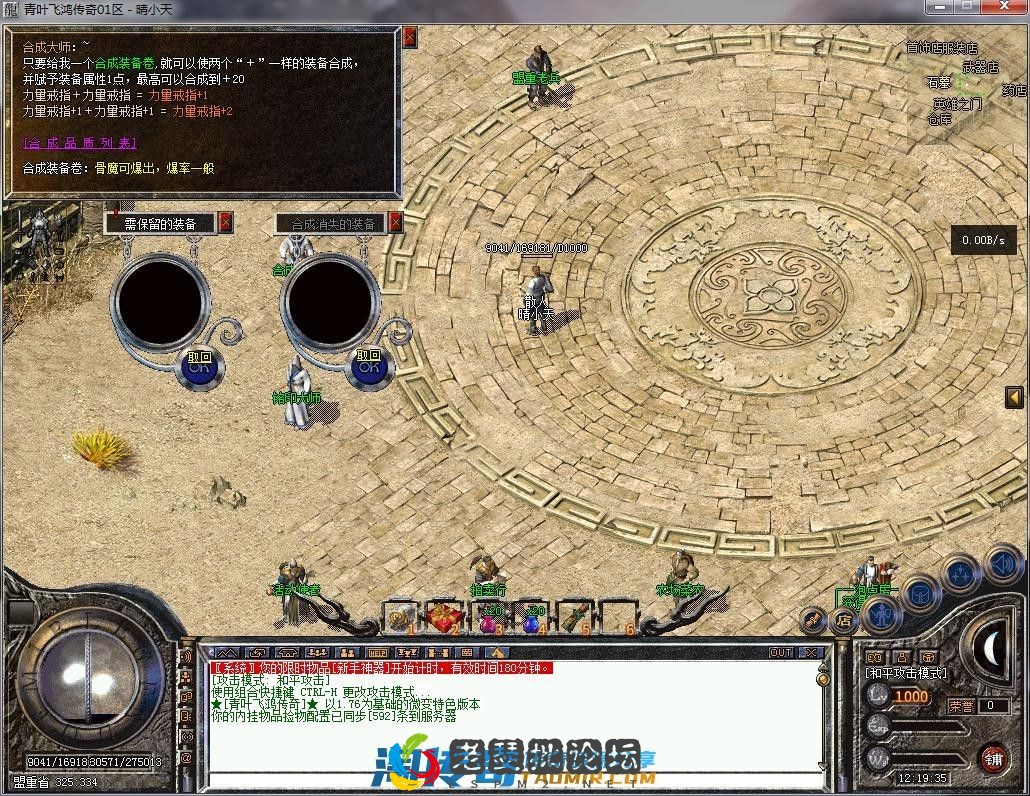Expand the right-edge yellow arrow panel
1030x796 pixels.
pyautogui.click(x=1013, y=397)
